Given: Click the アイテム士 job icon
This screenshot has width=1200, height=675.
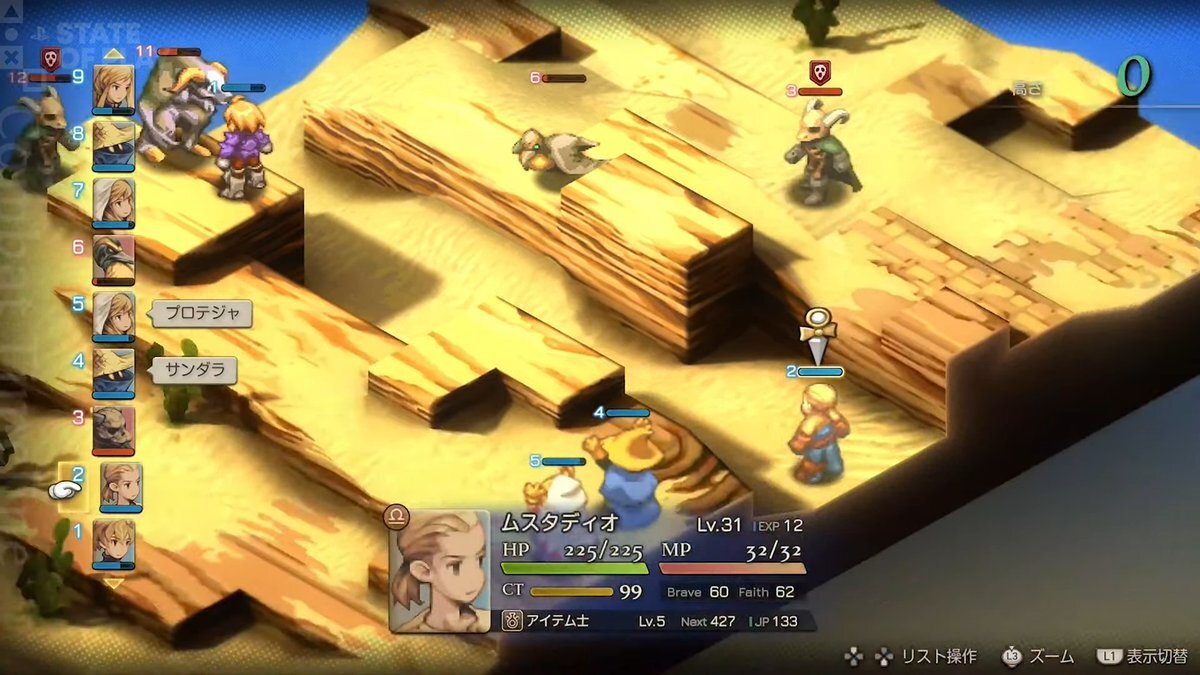Looking at the screenshot, I should point(510,621).
